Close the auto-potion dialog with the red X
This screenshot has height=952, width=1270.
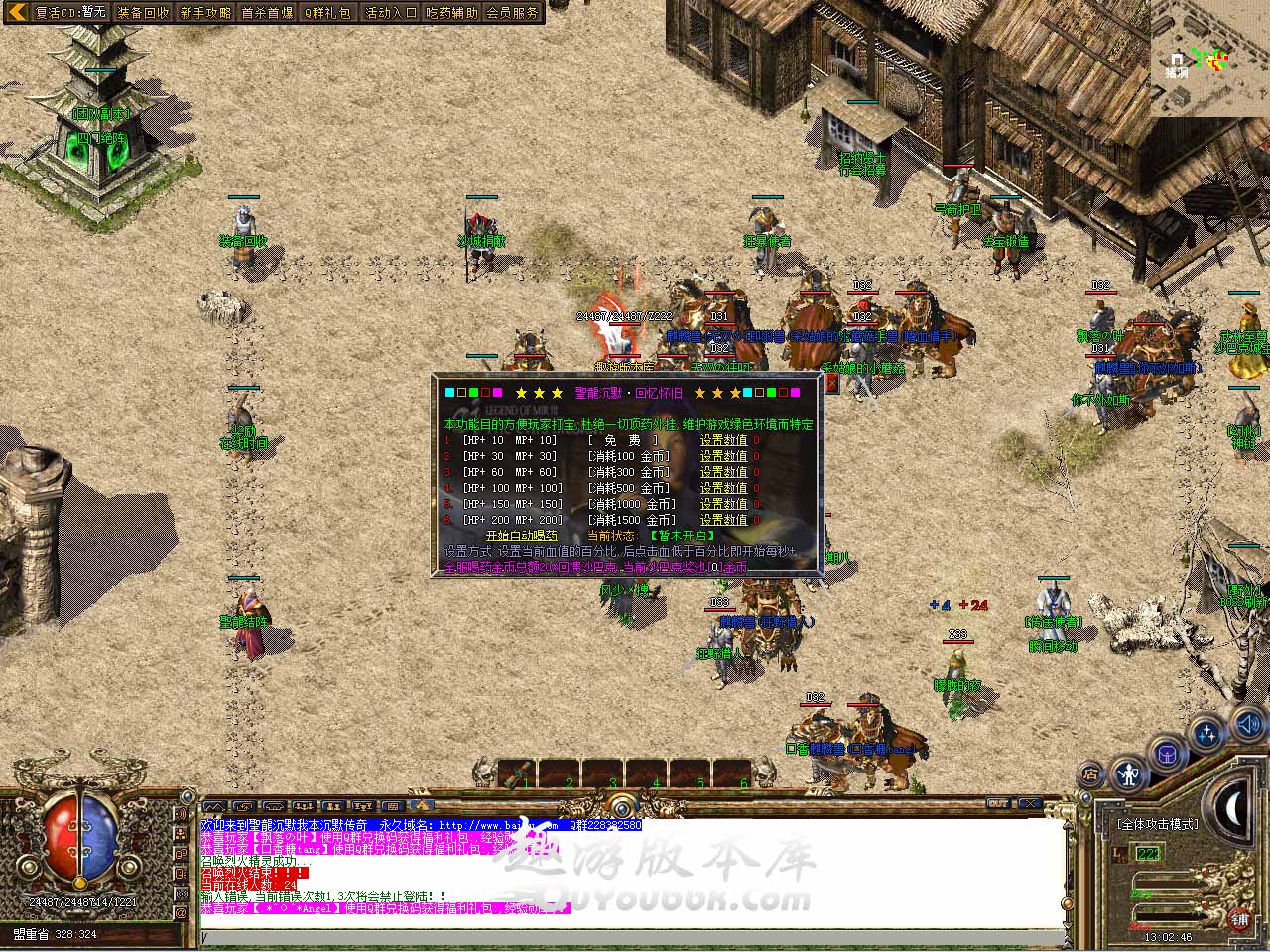click(831, 383)
